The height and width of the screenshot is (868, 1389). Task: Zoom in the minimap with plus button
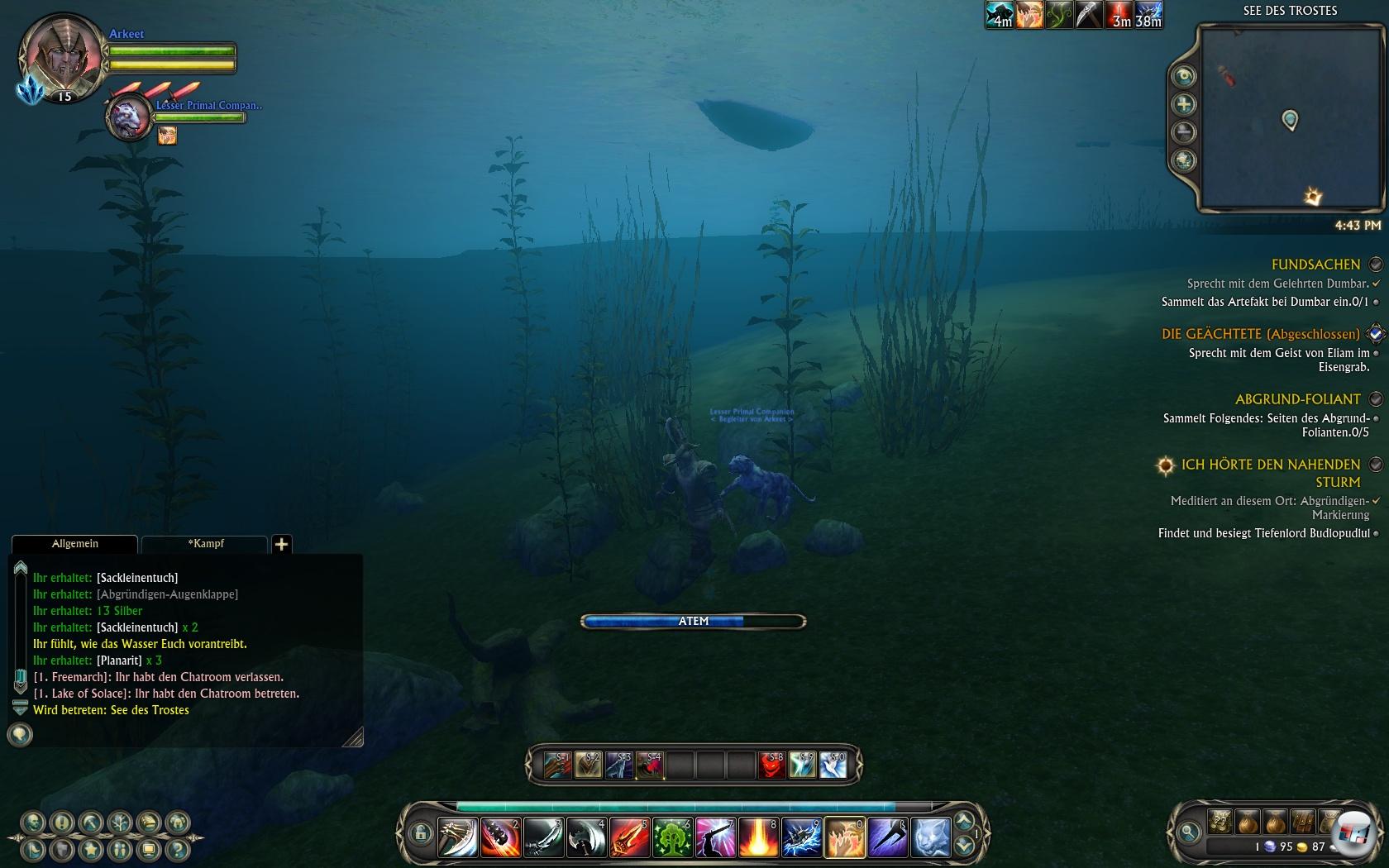[x=1184, y=104]
